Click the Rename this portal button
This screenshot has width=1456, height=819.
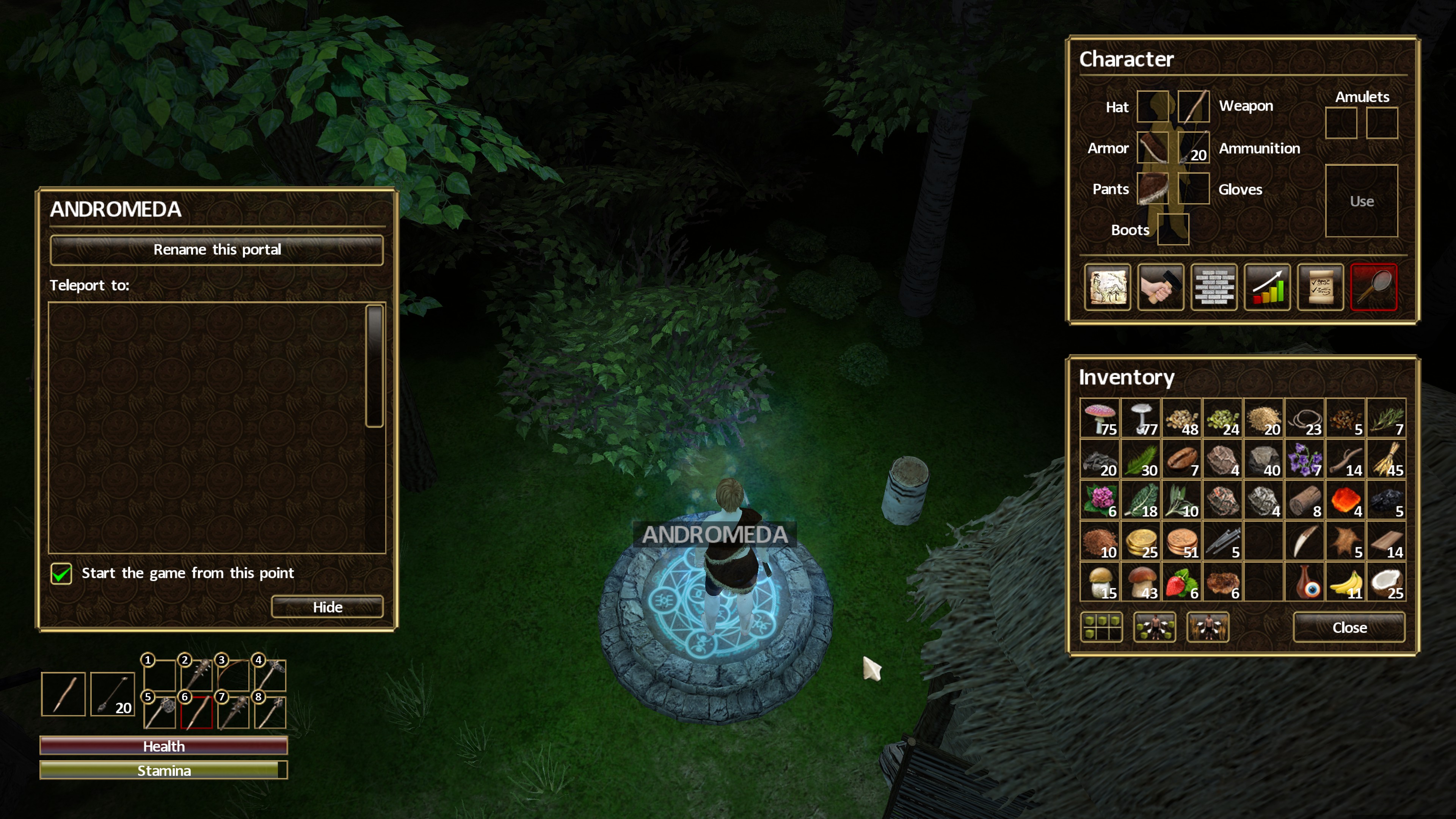217,250
